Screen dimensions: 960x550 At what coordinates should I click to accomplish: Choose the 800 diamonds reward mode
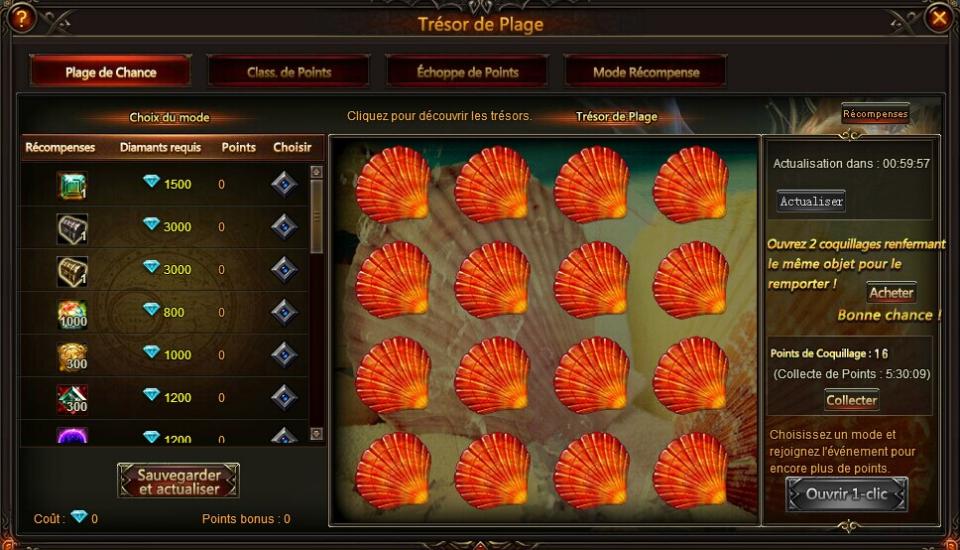[285, 312]
